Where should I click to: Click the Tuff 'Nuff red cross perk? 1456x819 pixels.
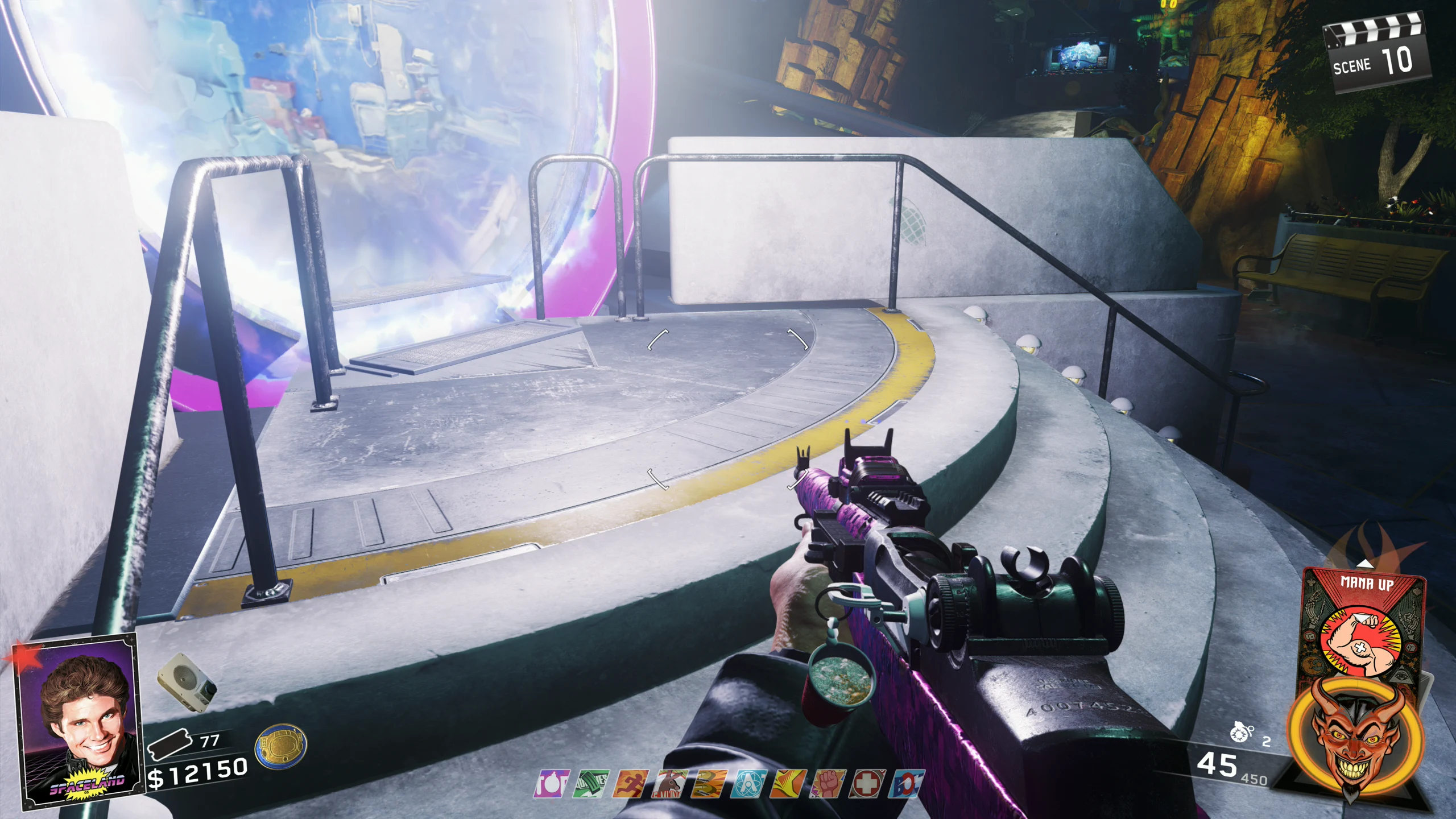[867, 784]
